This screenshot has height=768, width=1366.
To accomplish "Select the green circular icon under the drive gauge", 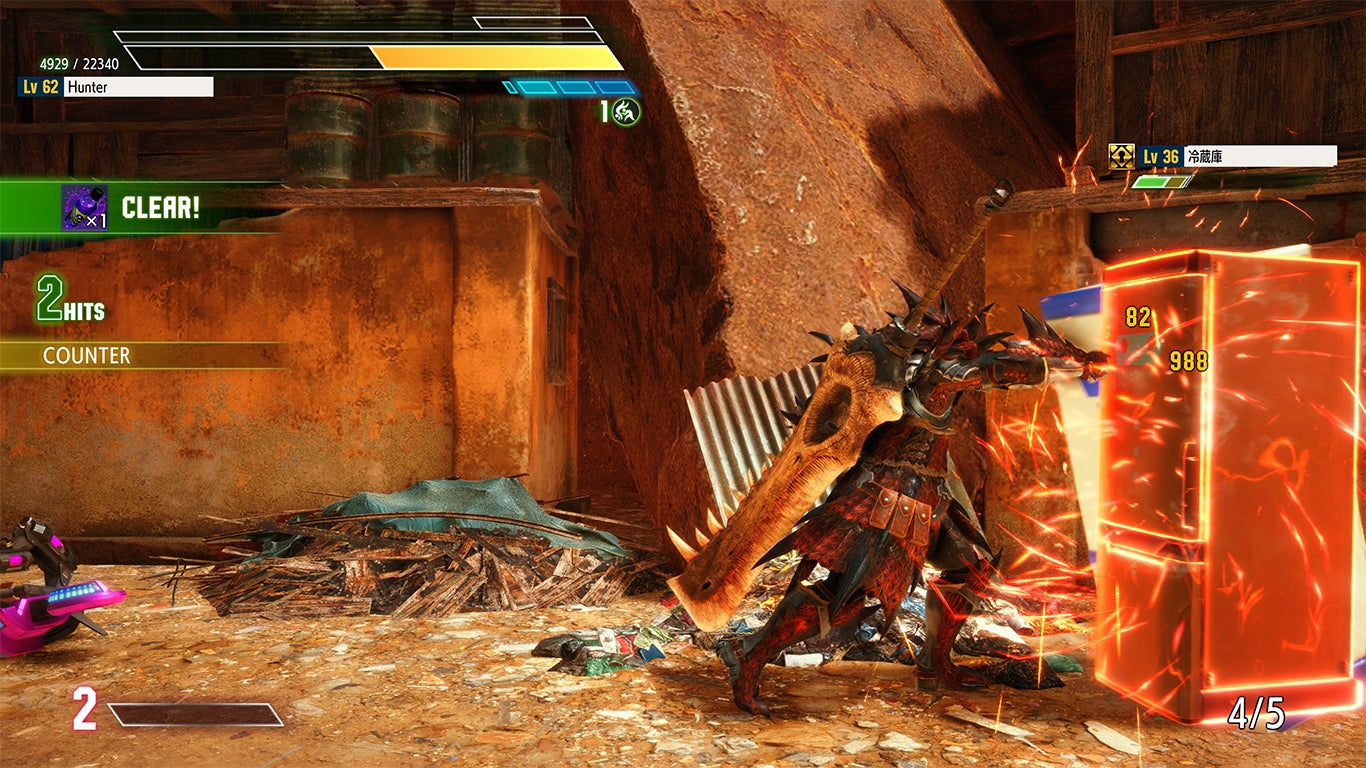I will [x=627, y=111].
